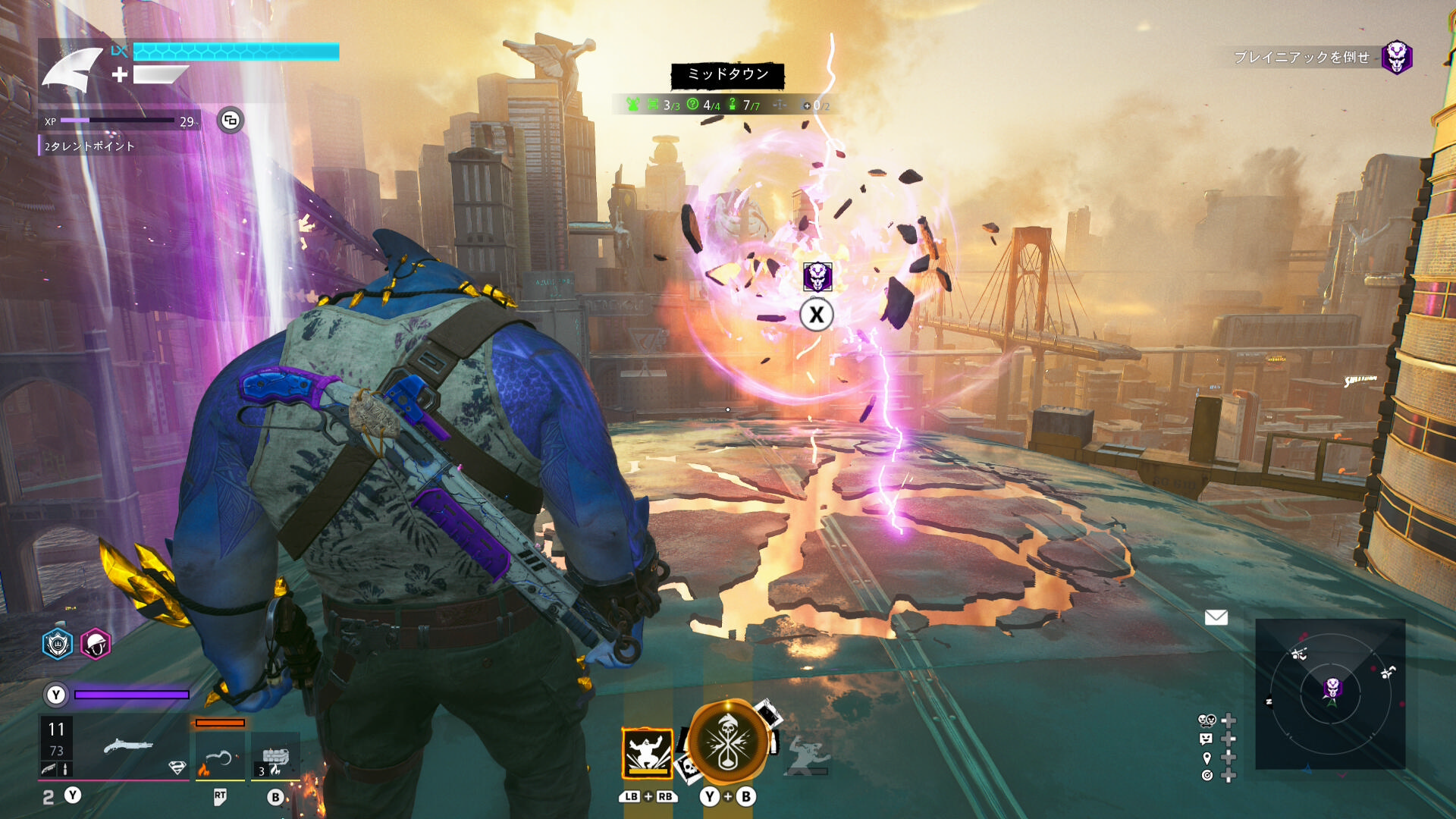Open the radar minimap
1456x819 pixels.
tap(1330, 694)
